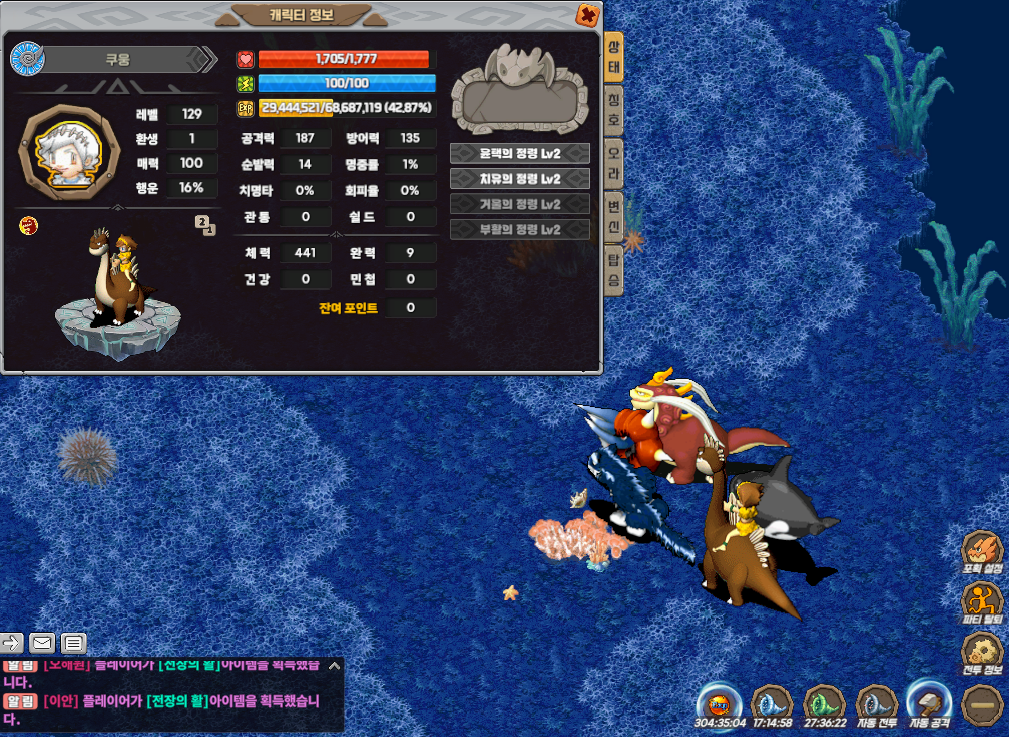
Task: Switch to the 칭호 tab
Action: click(614, 110)
